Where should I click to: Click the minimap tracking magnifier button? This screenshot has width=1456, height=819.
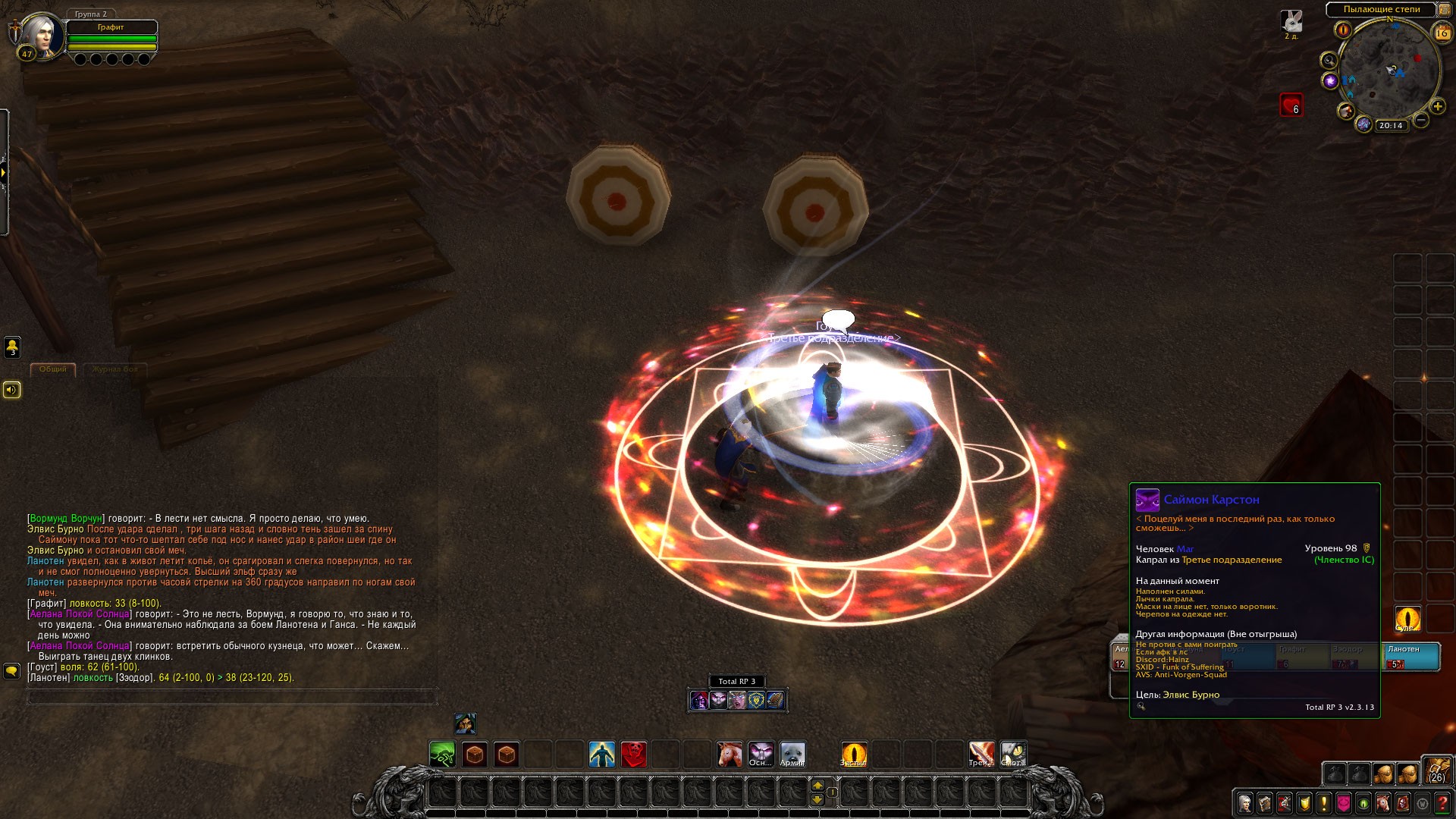click(x=1329, y=60)
